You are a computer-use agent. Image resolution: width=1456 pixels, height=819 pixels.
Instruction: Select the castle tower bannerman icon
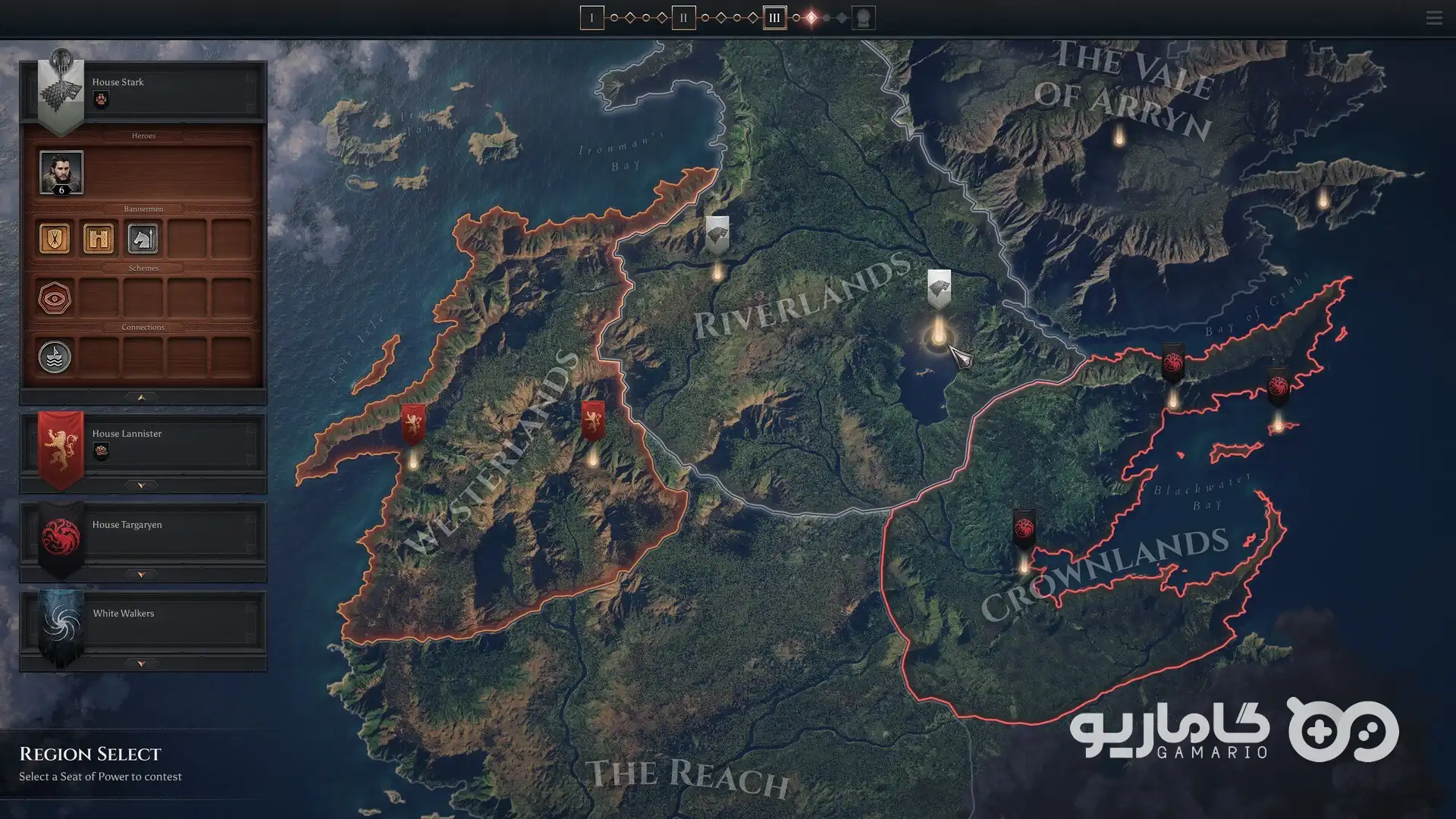click(x=99, y=238)
